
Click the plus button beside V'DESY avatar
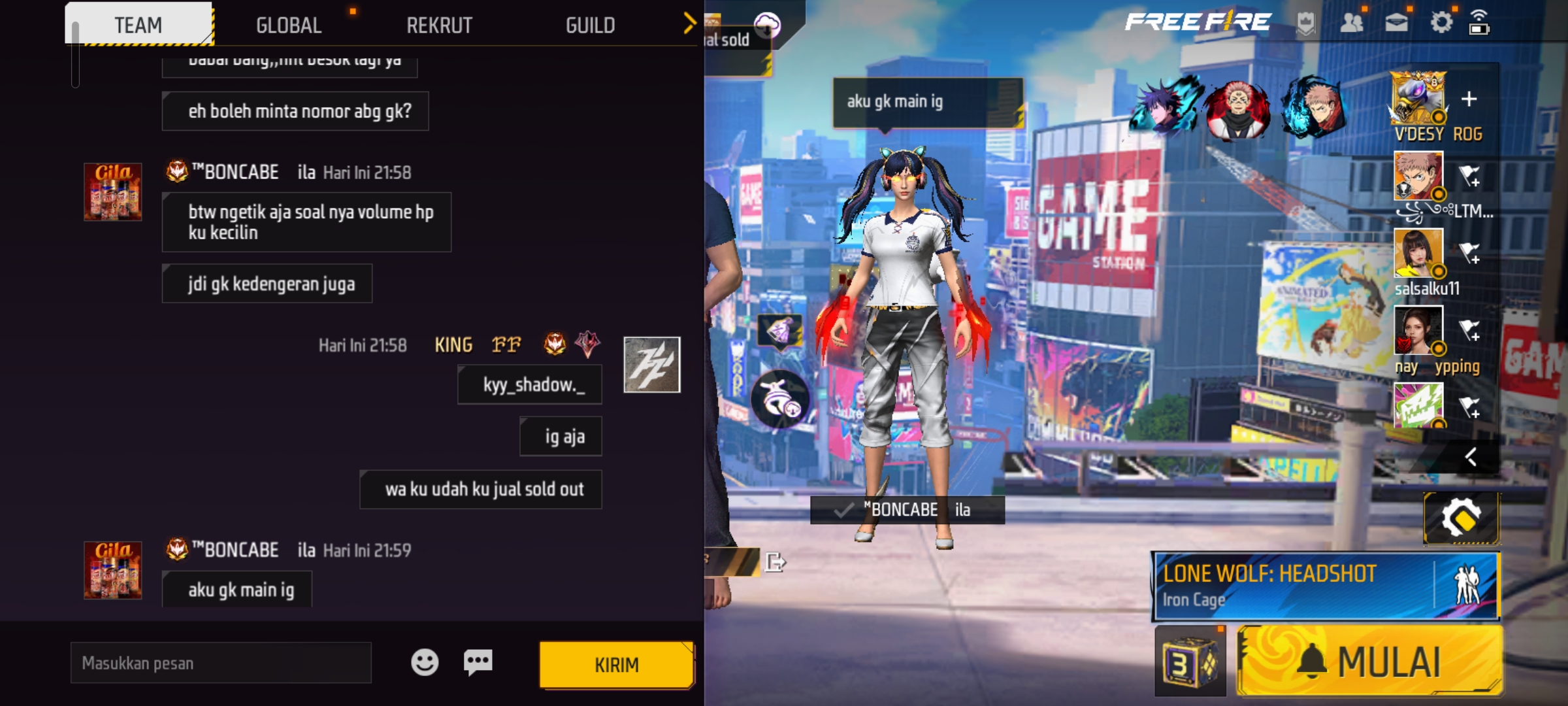tap(1469, 99)
